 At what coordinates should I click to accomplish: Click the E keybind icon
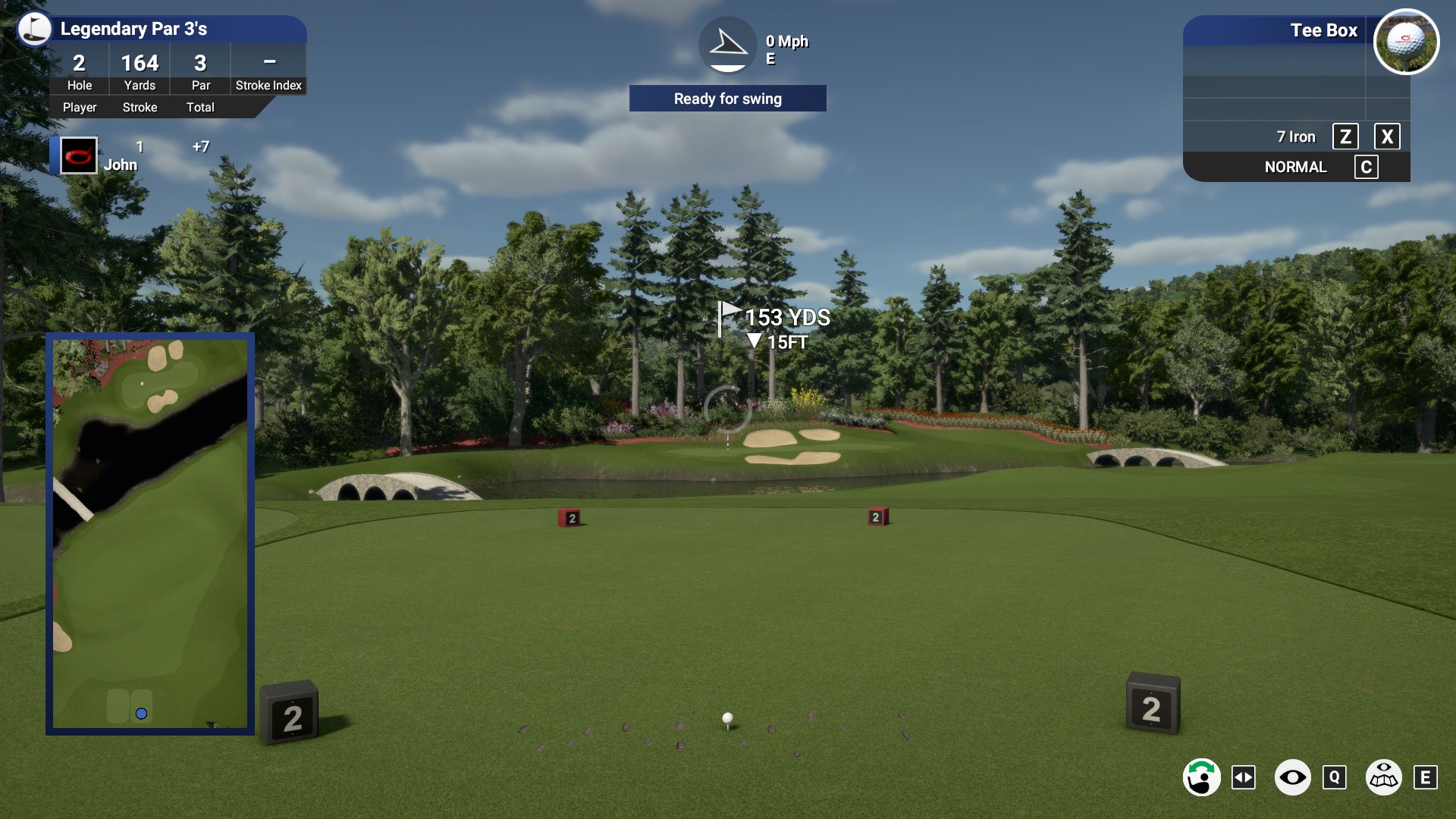coord(1427,777)
